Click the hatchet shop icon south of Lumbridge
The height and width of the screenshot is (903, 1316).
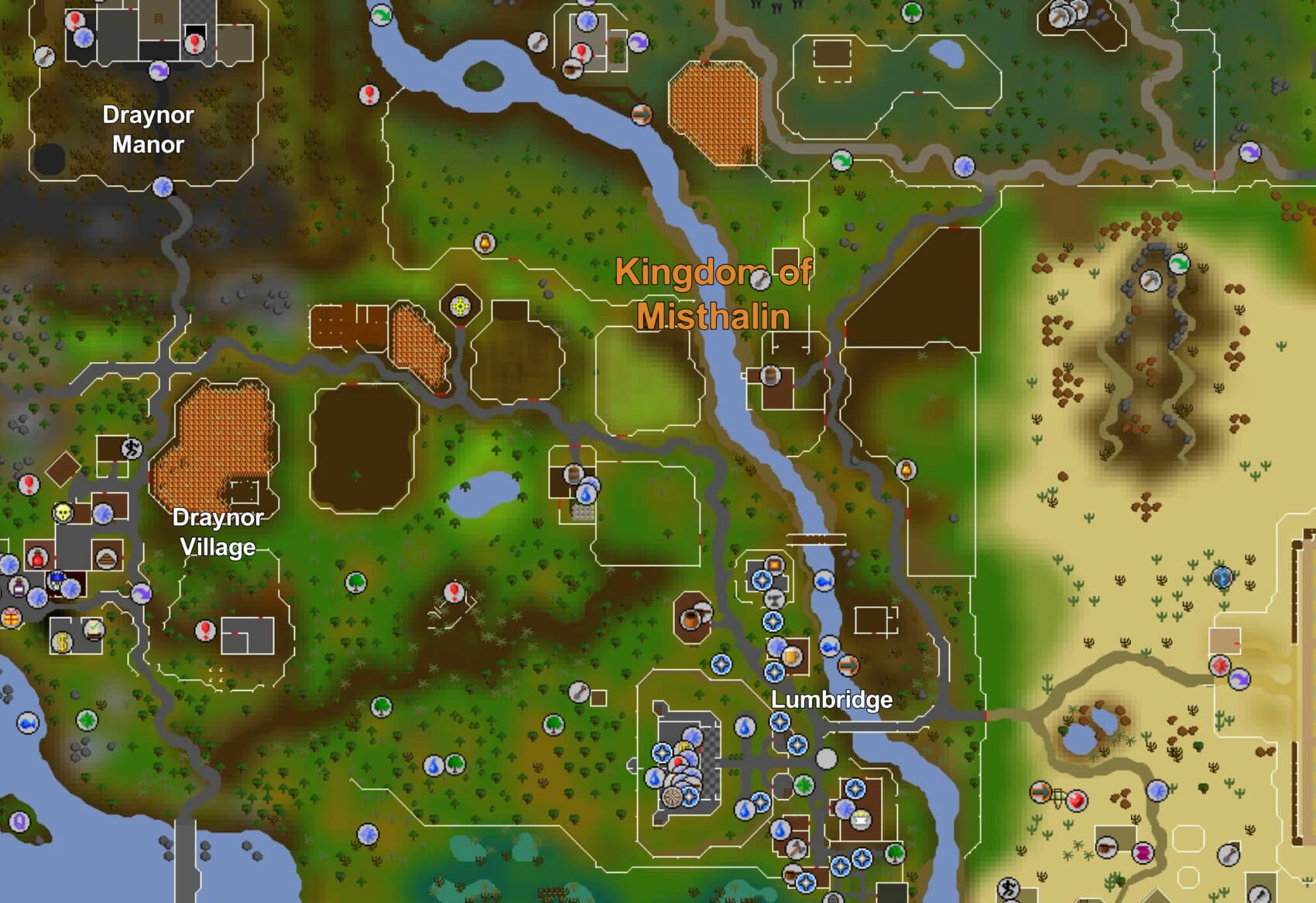point(796,850)
